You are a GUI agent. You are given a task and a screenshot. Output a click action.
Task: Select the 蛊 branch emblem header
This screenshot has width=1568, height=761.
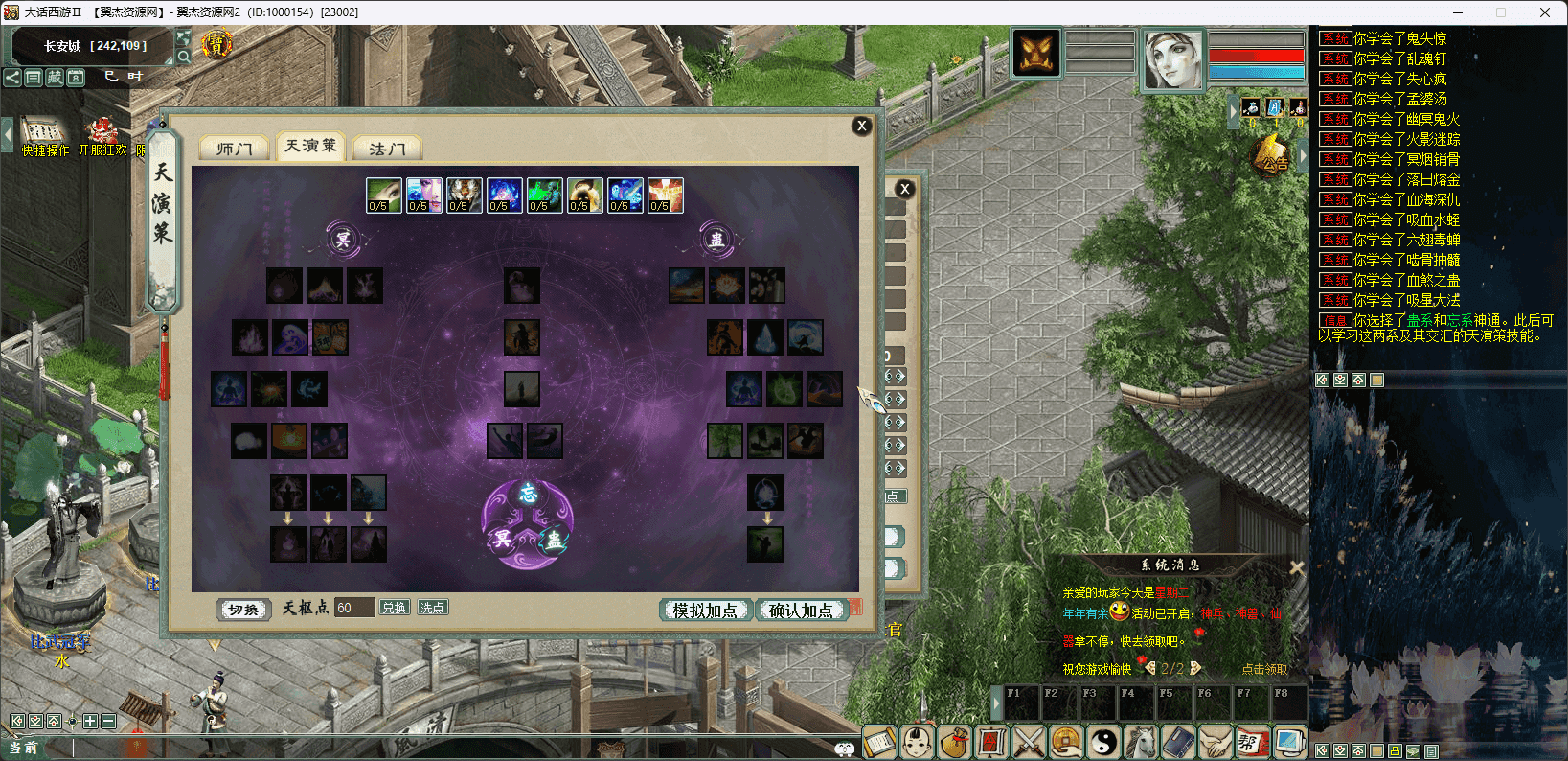(x=716, y=240)
